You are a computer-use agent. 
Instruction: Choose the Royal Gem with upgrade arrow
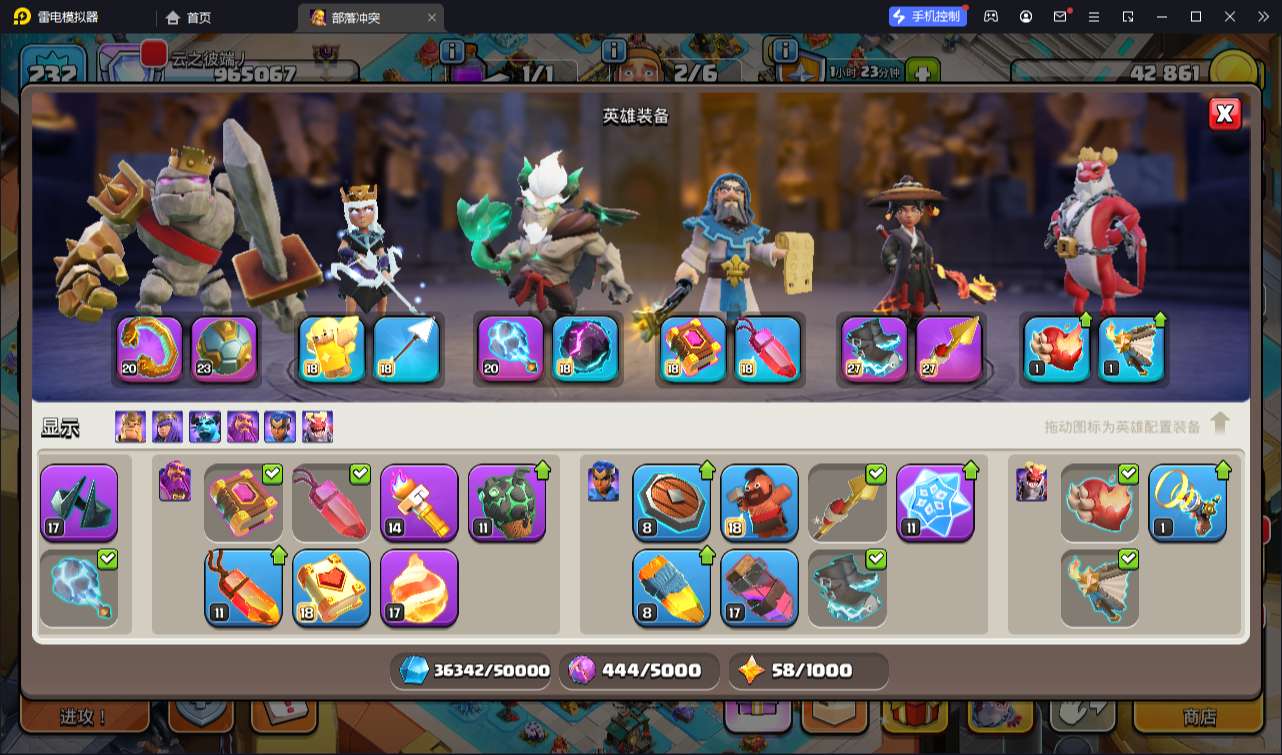coord(243,588)
